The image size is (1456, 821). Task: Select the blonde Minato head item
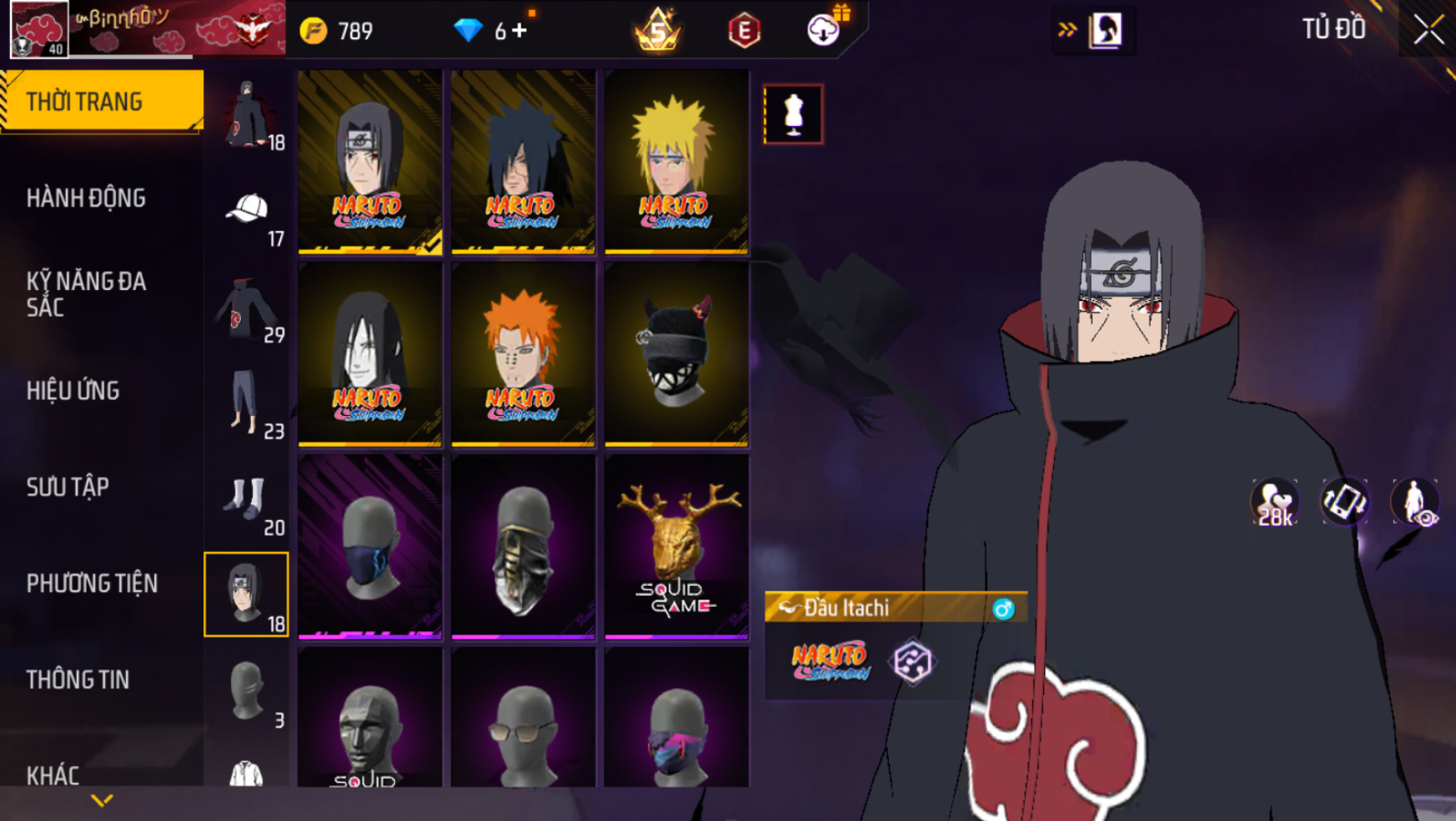pos(676,162)
